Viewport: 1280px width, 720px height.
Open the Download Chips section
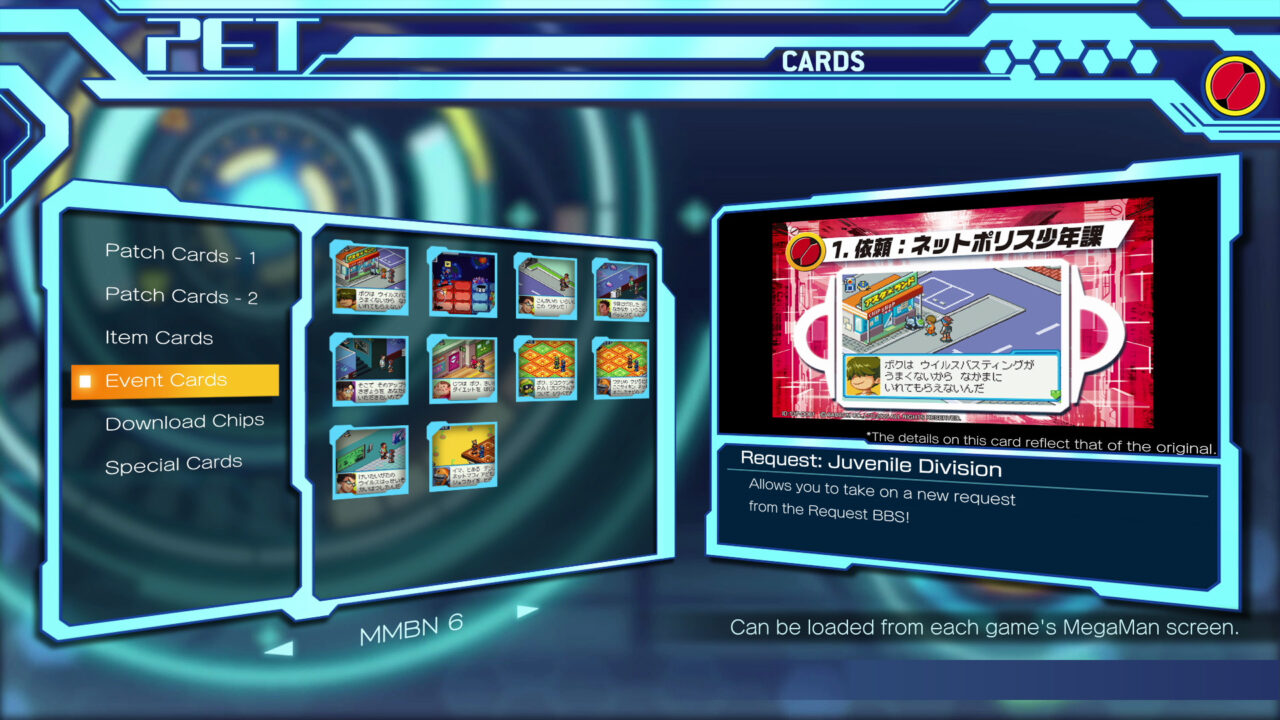[185, 422]
